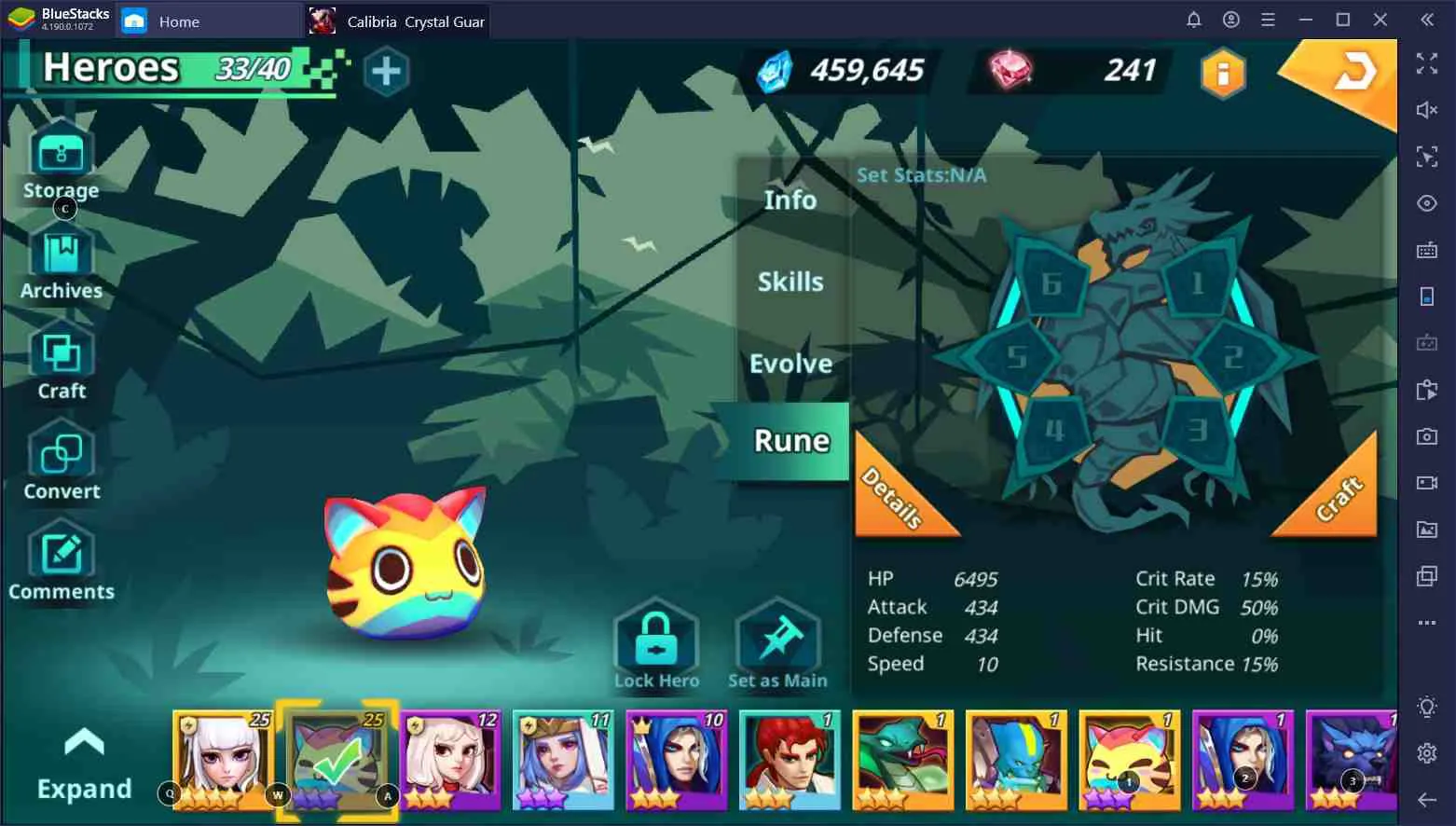Screen dimensions: 1456x826
Task: Open the Storage panel
Action: click(60, 158)
